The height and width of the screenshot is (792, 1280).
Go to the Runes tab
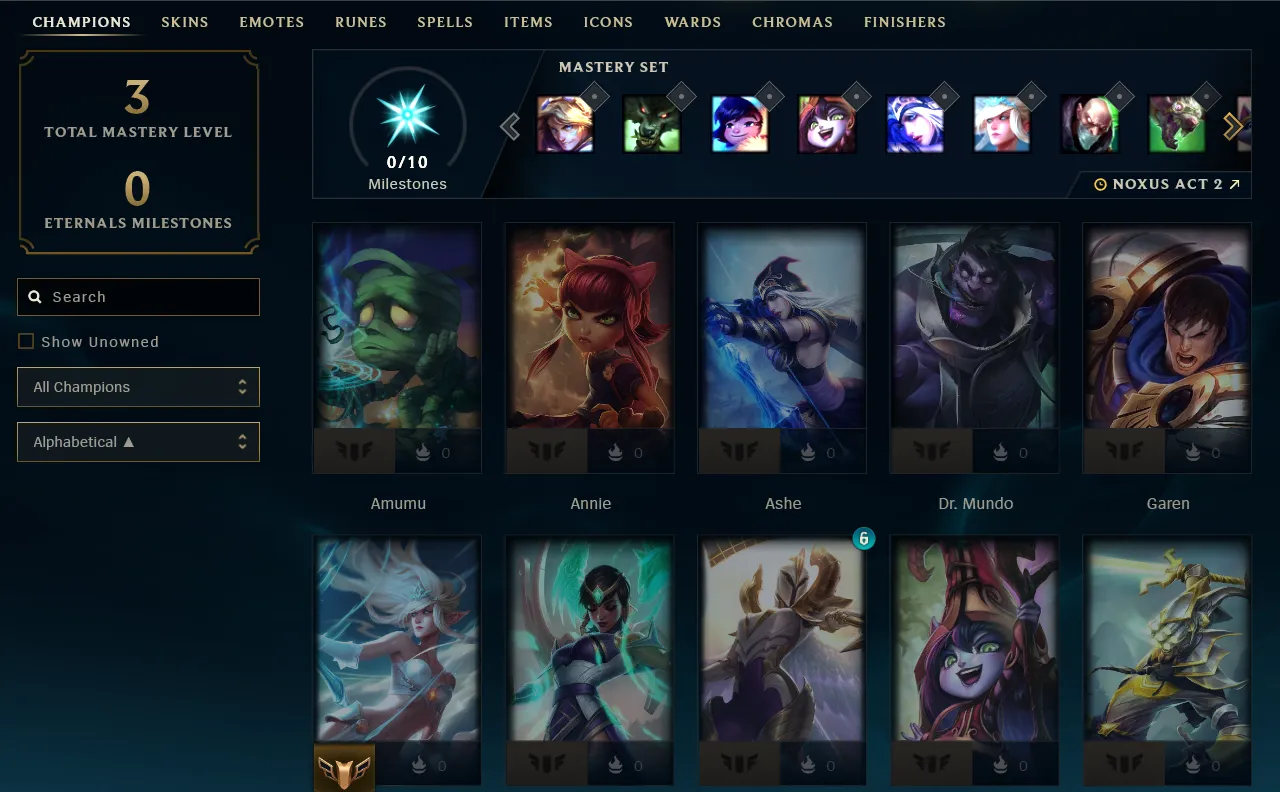pos(361,22)
